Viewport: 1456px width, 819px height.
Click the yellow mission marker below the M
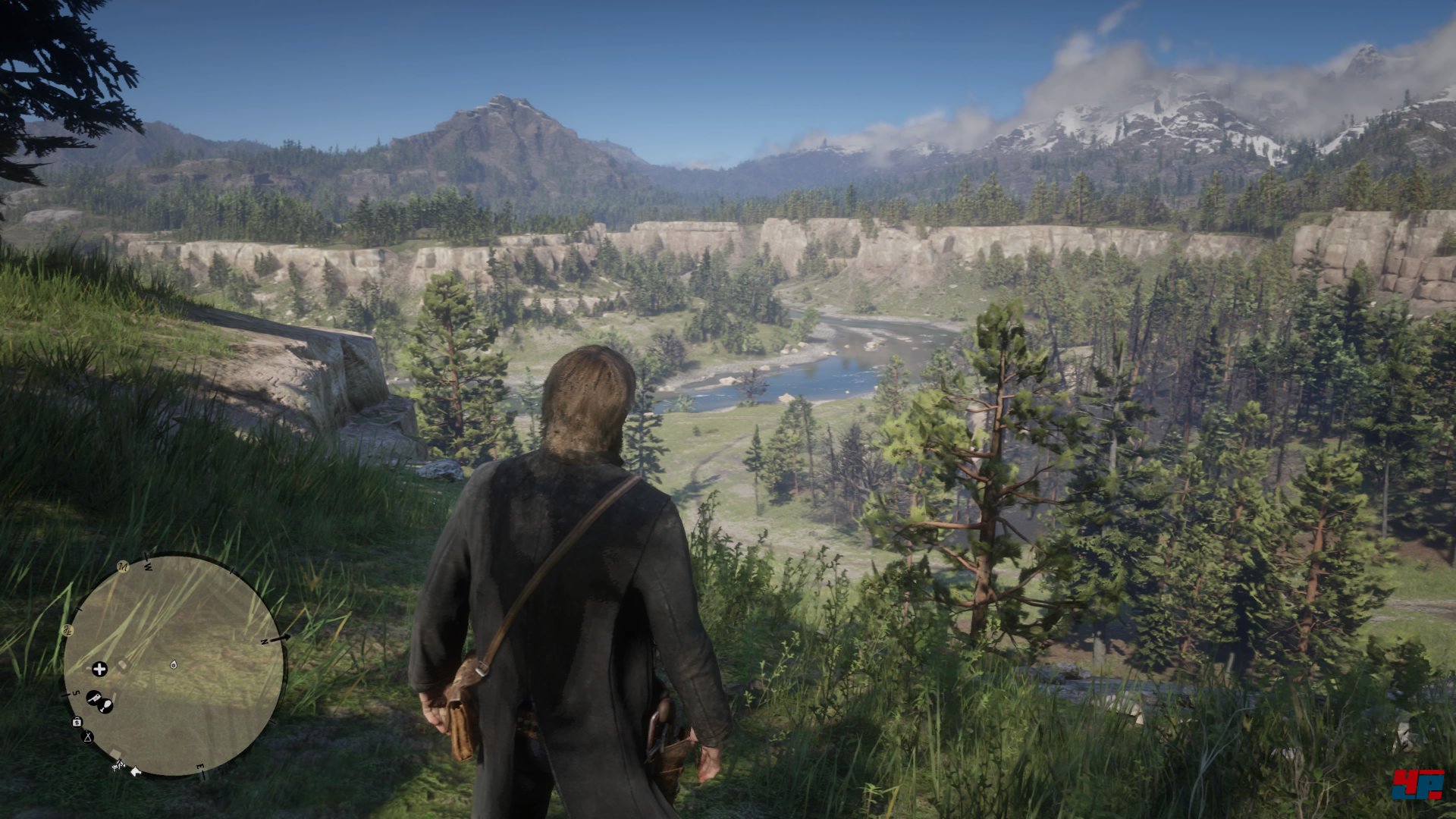click(67, 629)
